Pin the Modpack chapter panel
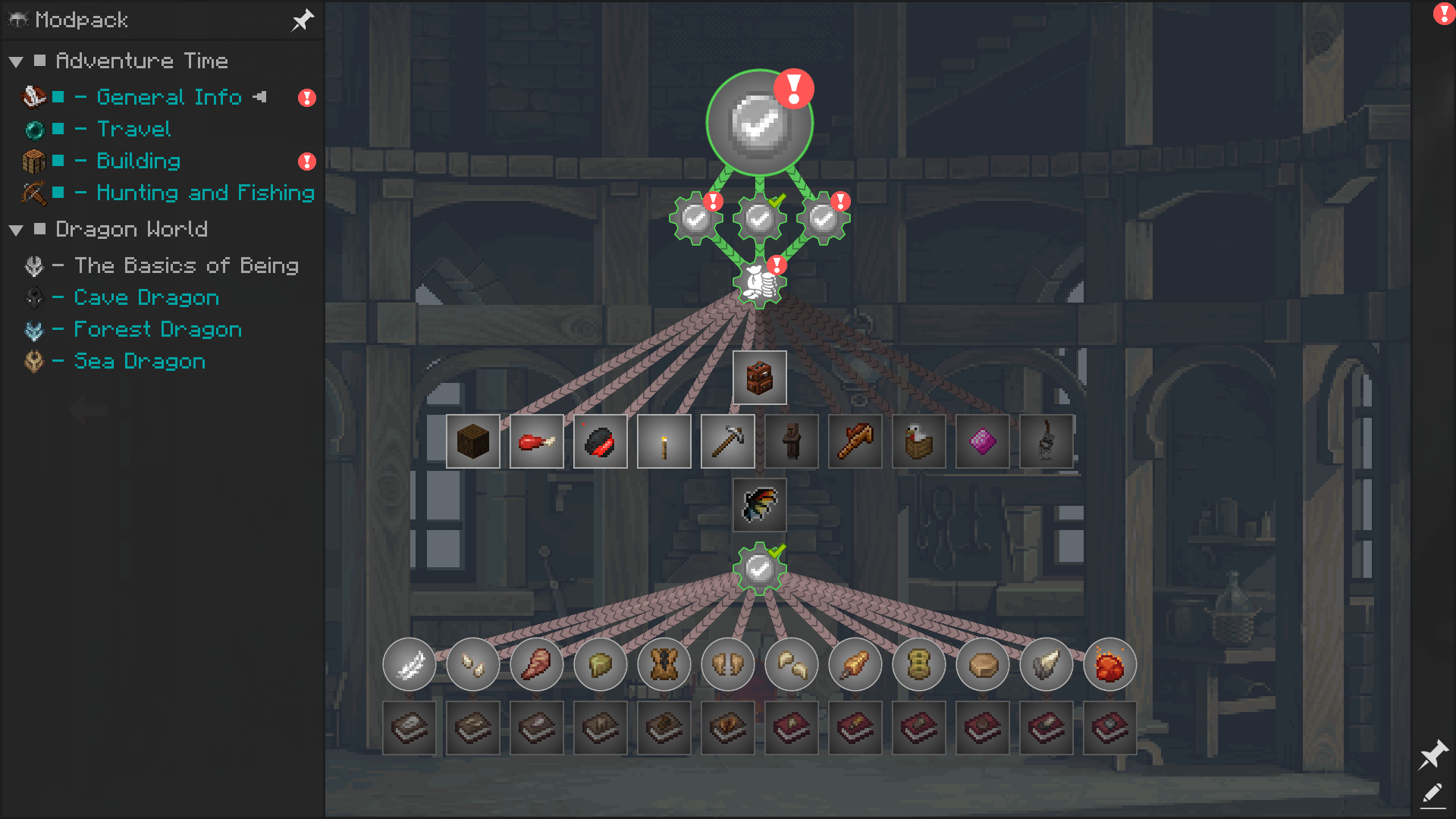The image size is (1456, 819). coord(303,20)
